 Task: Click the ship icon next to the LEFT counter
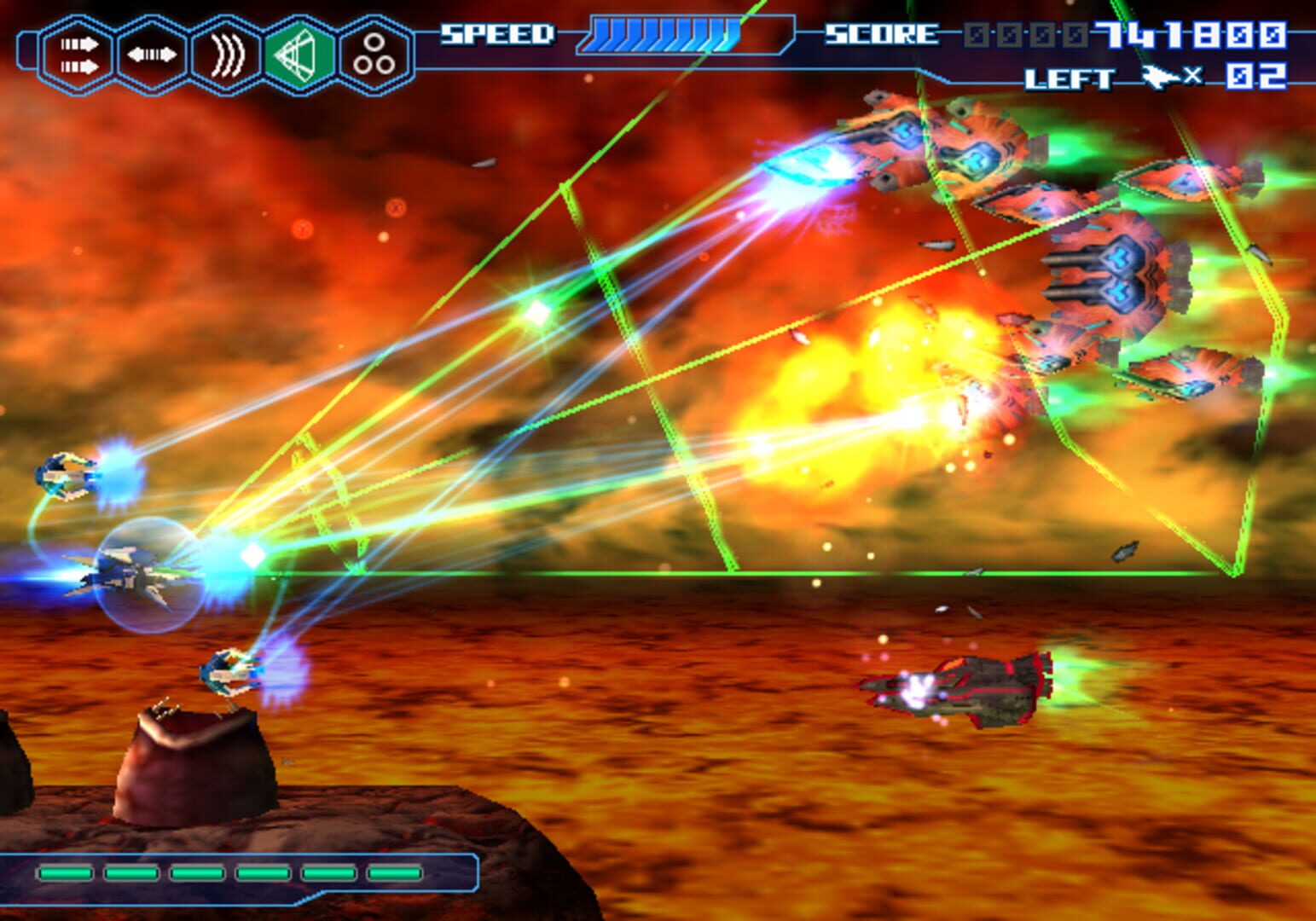[1162, 76]
